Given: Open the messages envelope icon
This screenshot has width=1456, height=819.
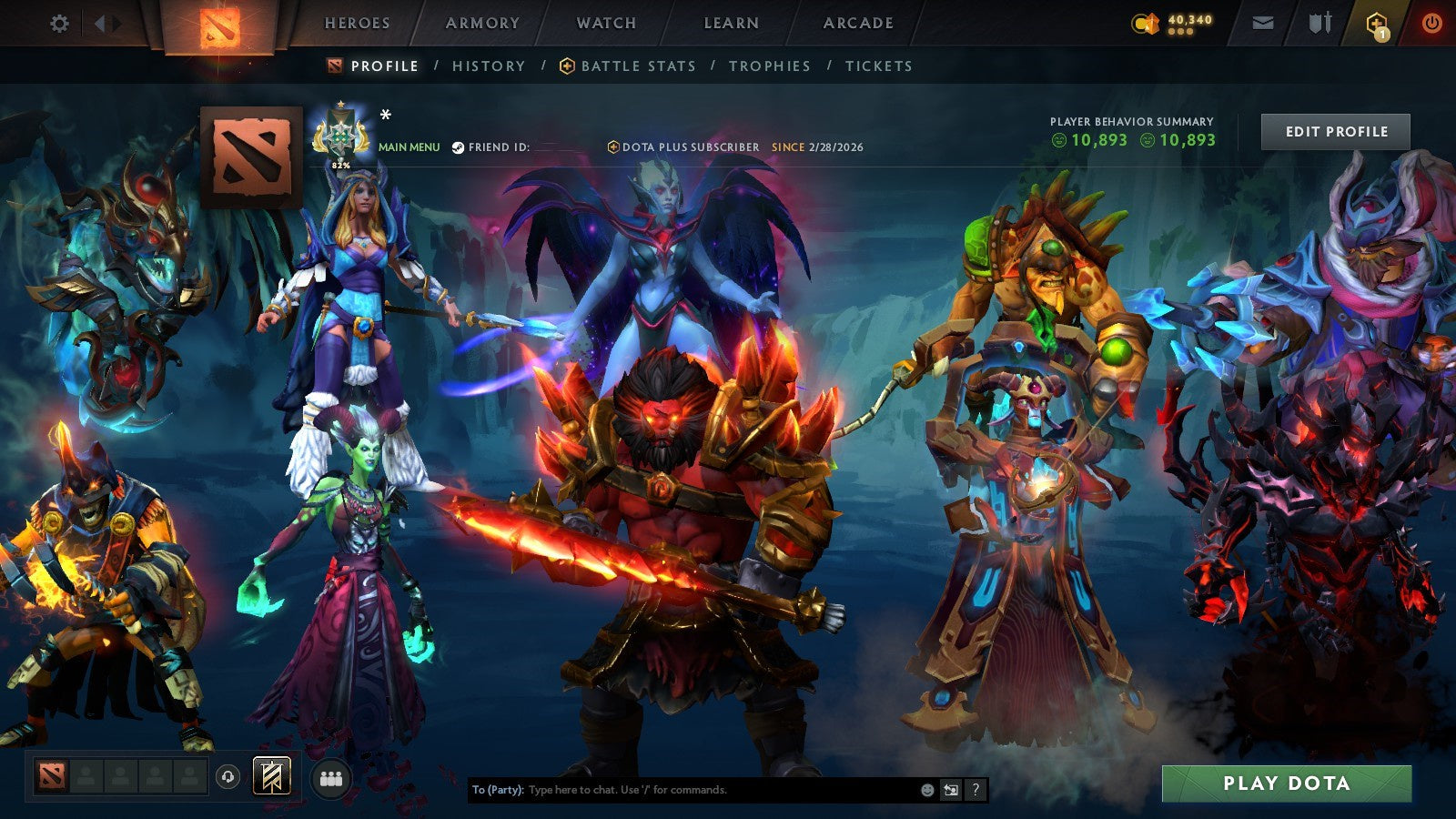Looking at the screenshot, I should coord(1263,22).
